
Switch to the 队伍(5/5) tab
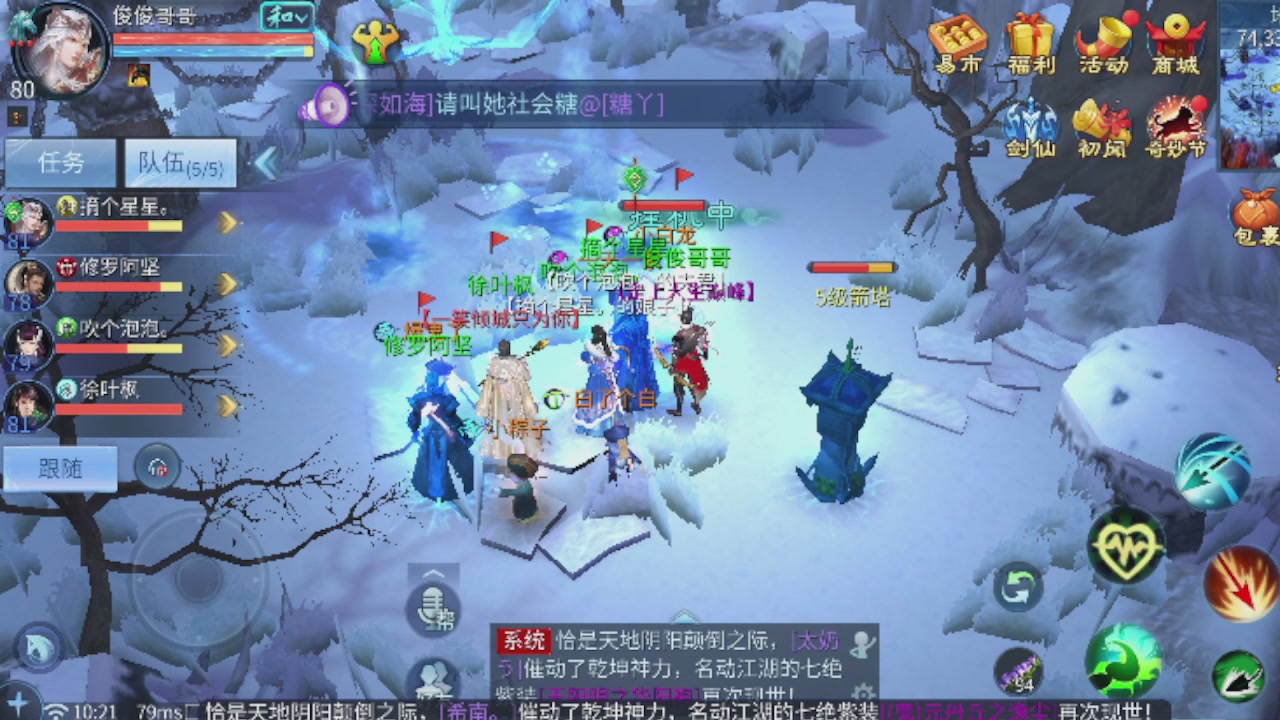[x=180, y=163]
